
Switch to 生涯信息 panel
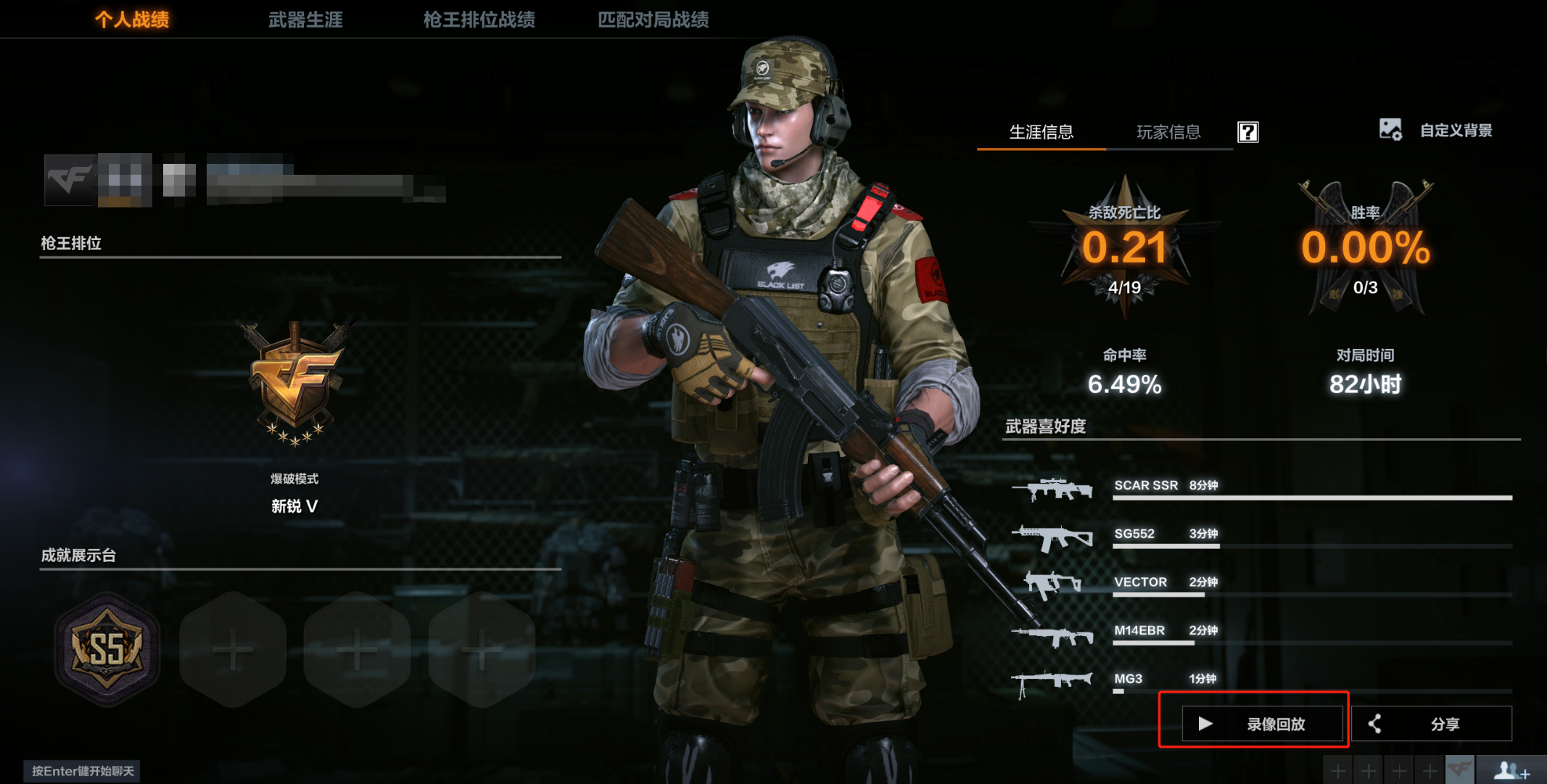pyautogui.click(x=1041, y=132)
